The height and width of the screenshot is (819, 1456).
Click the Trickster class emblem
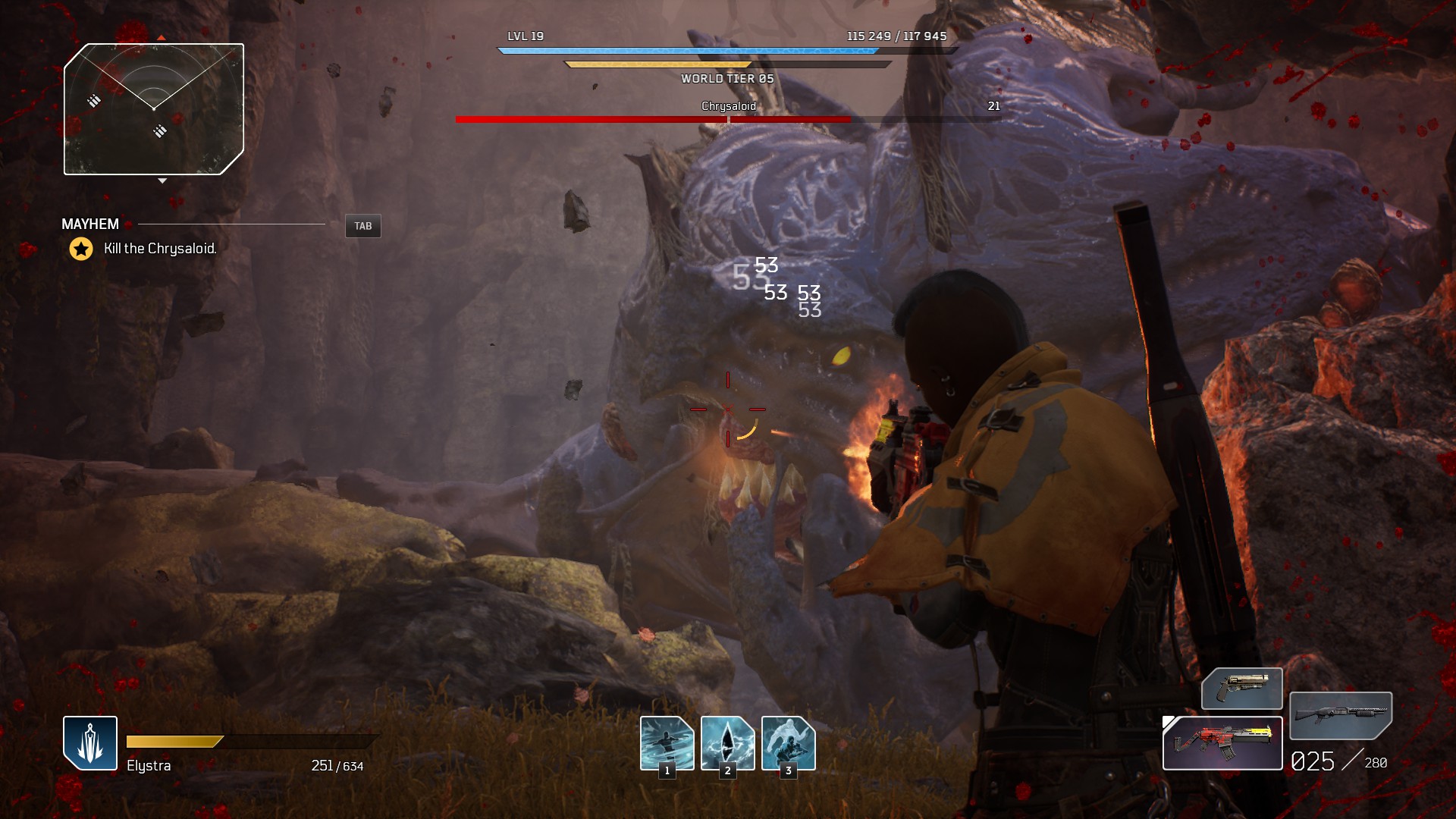point(90,743)
